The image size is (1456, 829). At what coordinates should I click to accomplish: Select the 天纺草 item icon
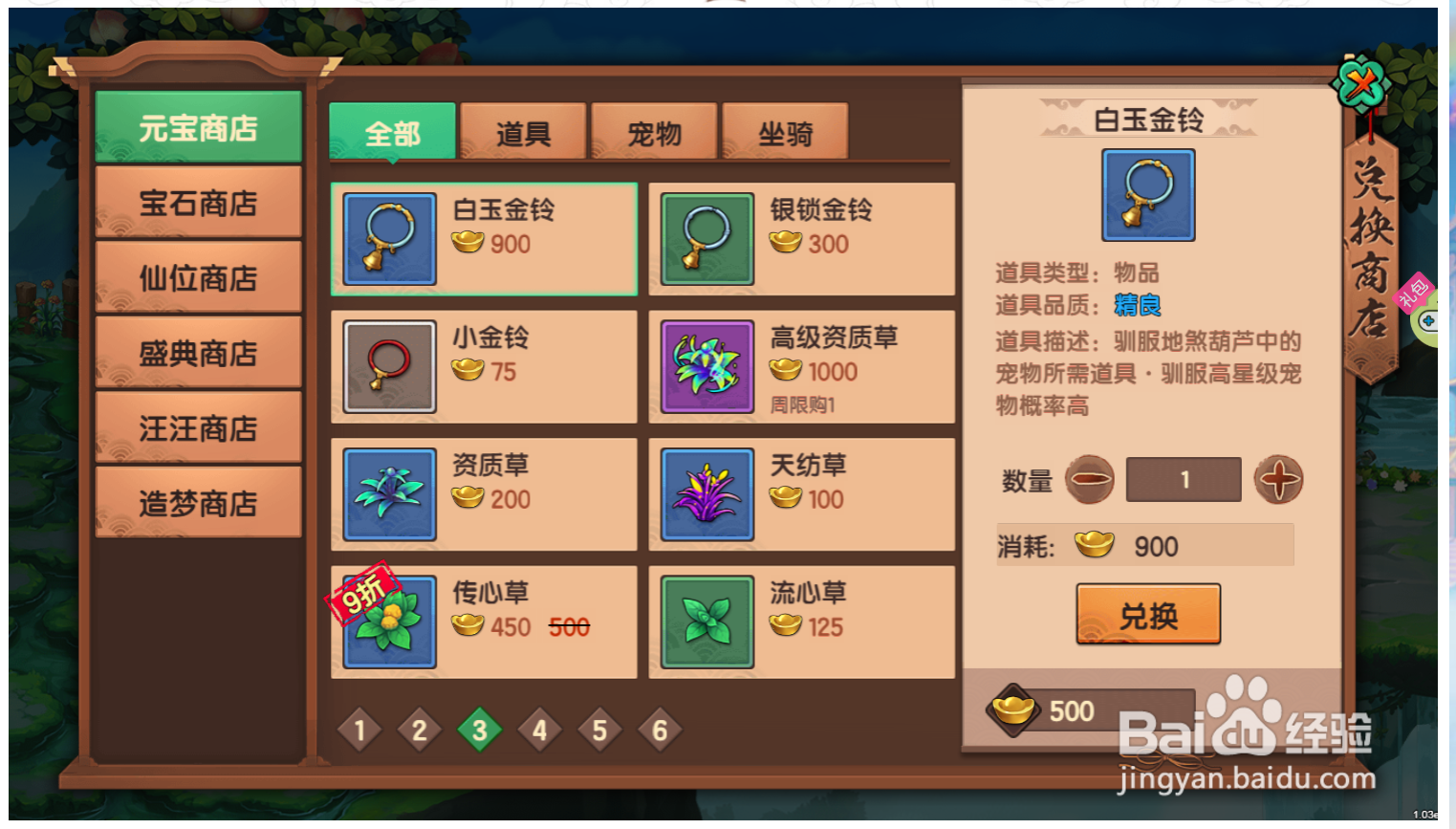pos(706,493)
